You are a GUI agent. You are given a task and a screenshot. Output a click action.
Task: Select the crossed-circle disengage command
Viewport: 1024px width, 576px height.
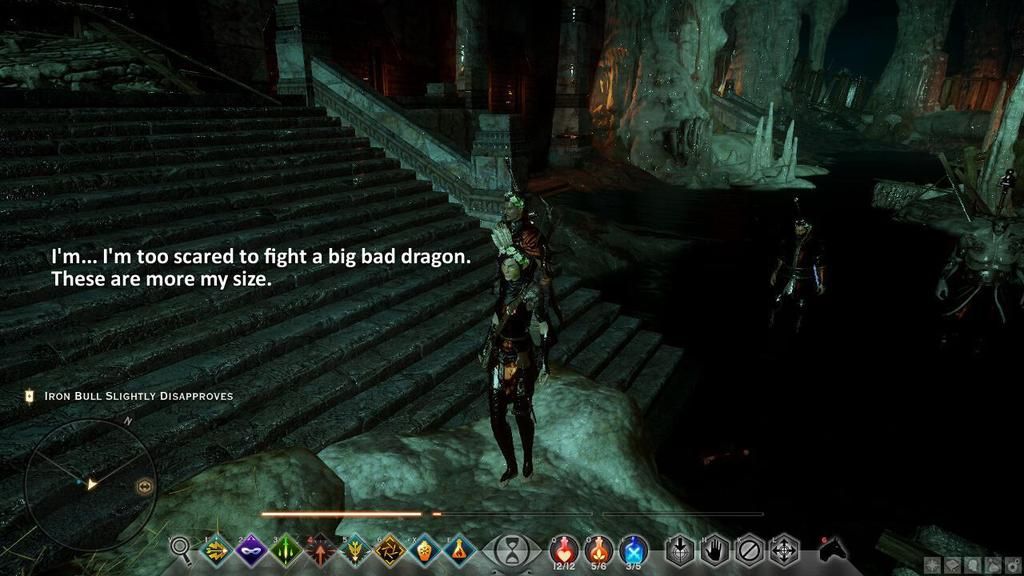(x=749, y=549)
